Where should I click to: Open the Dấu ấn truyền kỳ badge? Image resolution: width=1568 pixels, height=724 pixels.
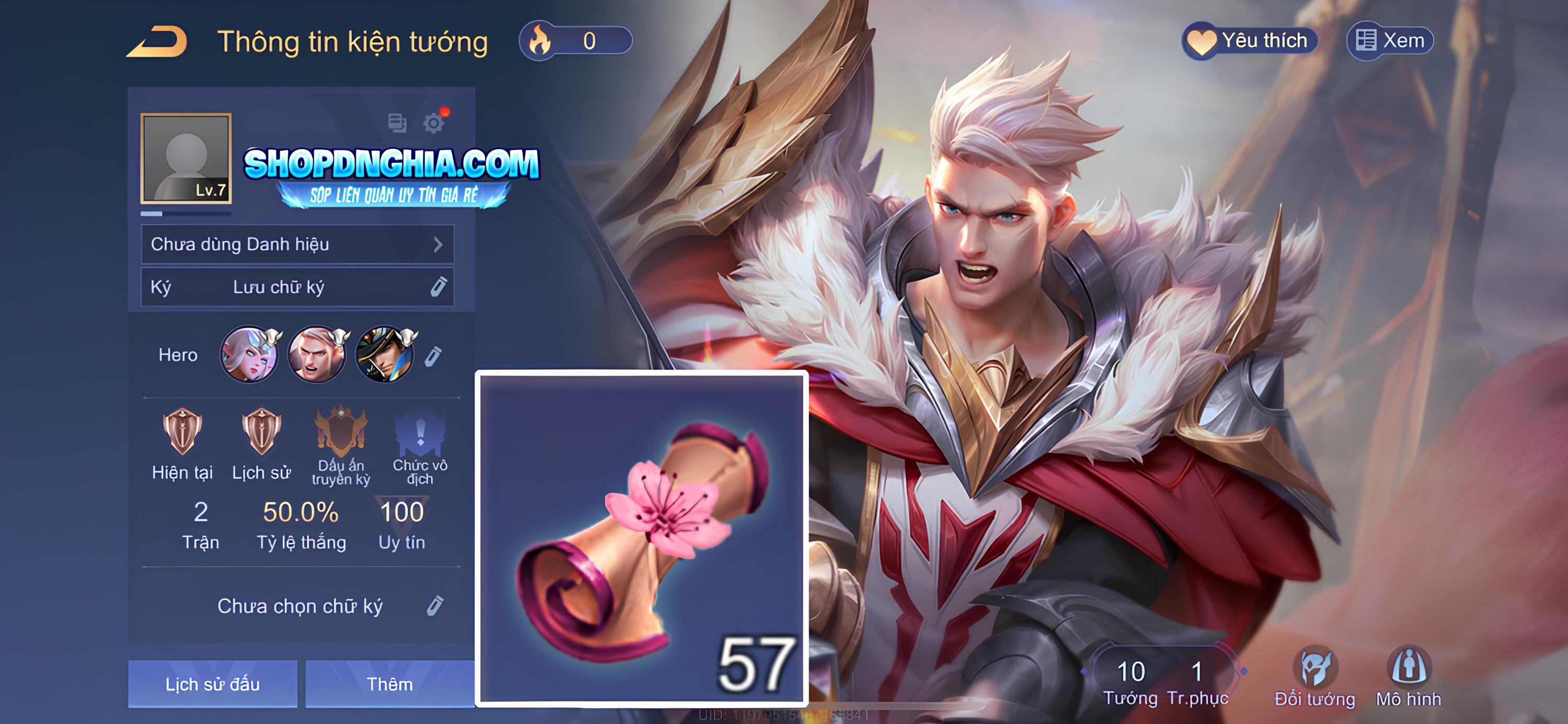point(341,432)
